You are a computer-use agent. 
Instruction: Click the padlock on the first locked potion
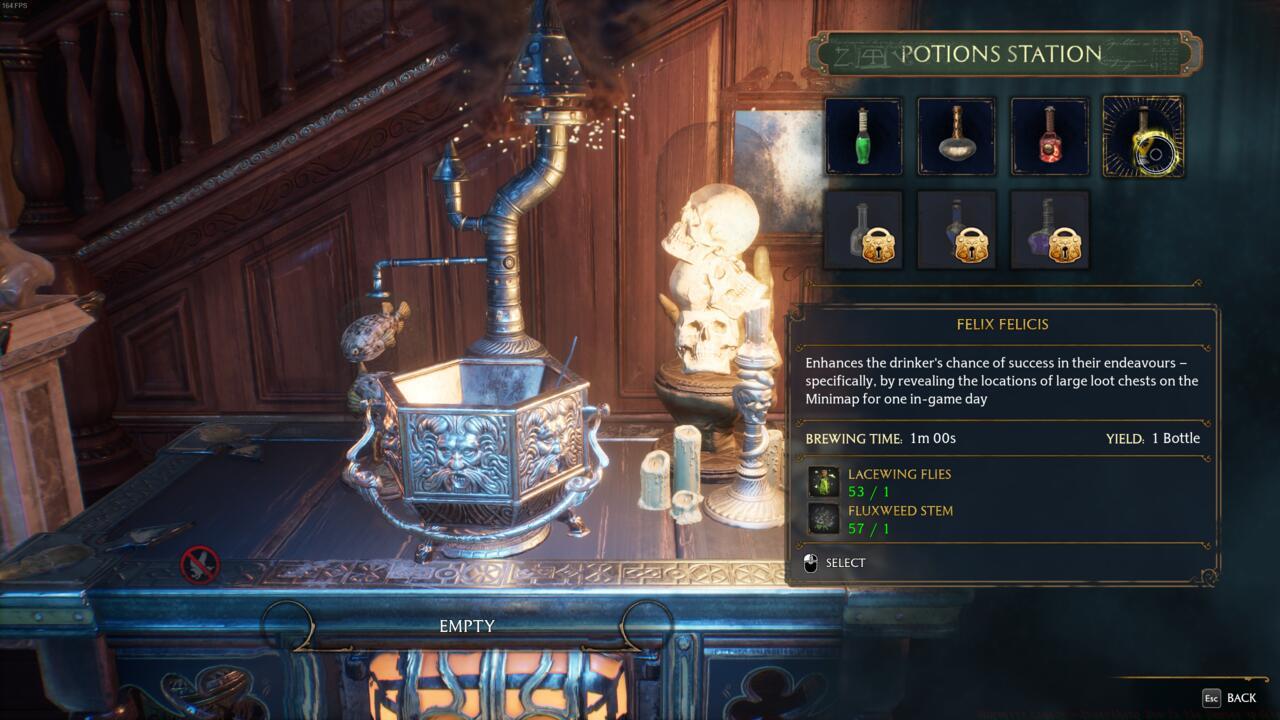(x=877, y=243)
